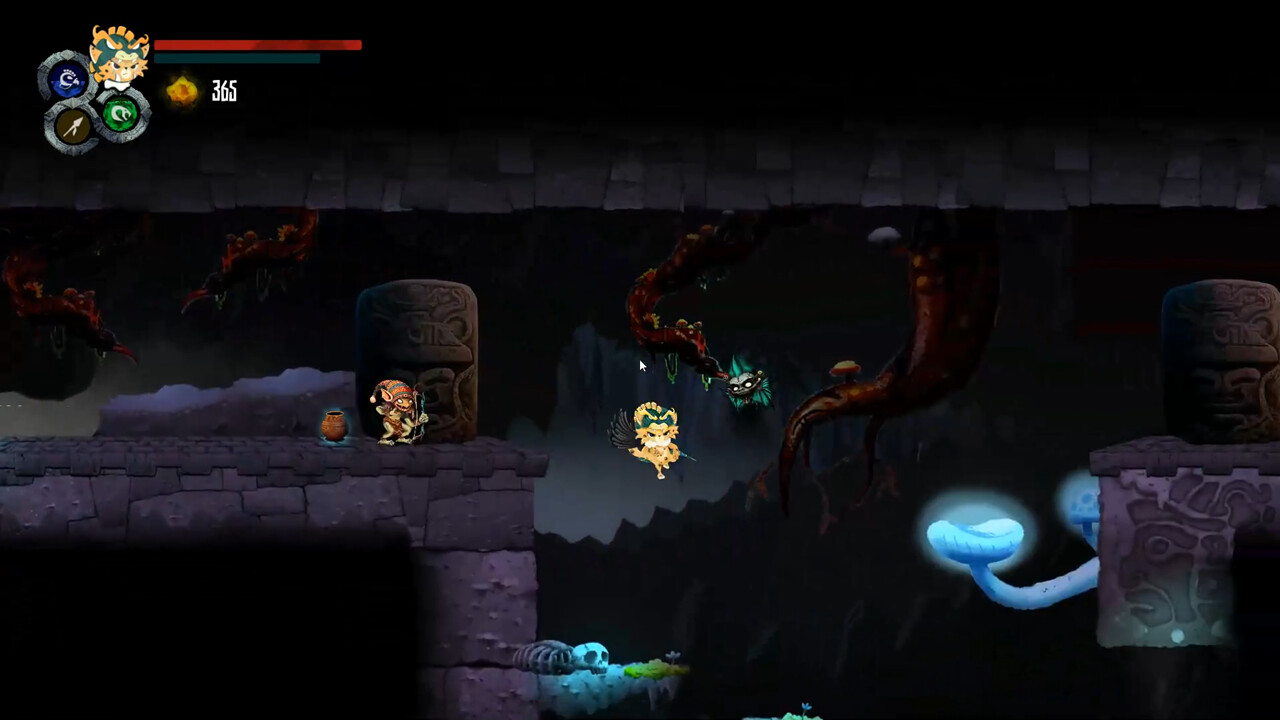The width and height of the screenshot is (1280, 720).
Task: Click the clay pot on the ledge
Action: click(x=334, y=425)
